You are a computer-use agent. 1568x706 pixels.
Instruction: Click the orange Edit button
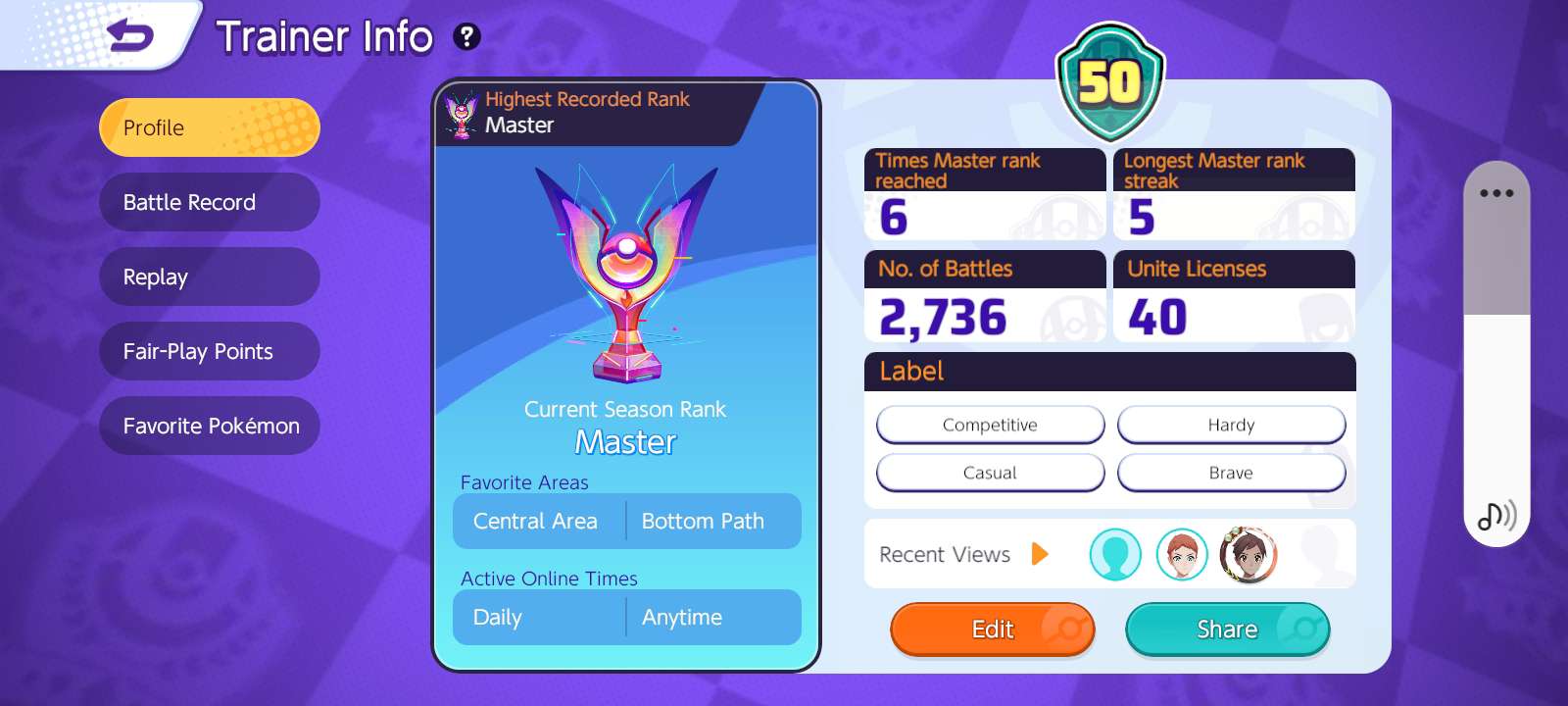(x=992, y=630)
